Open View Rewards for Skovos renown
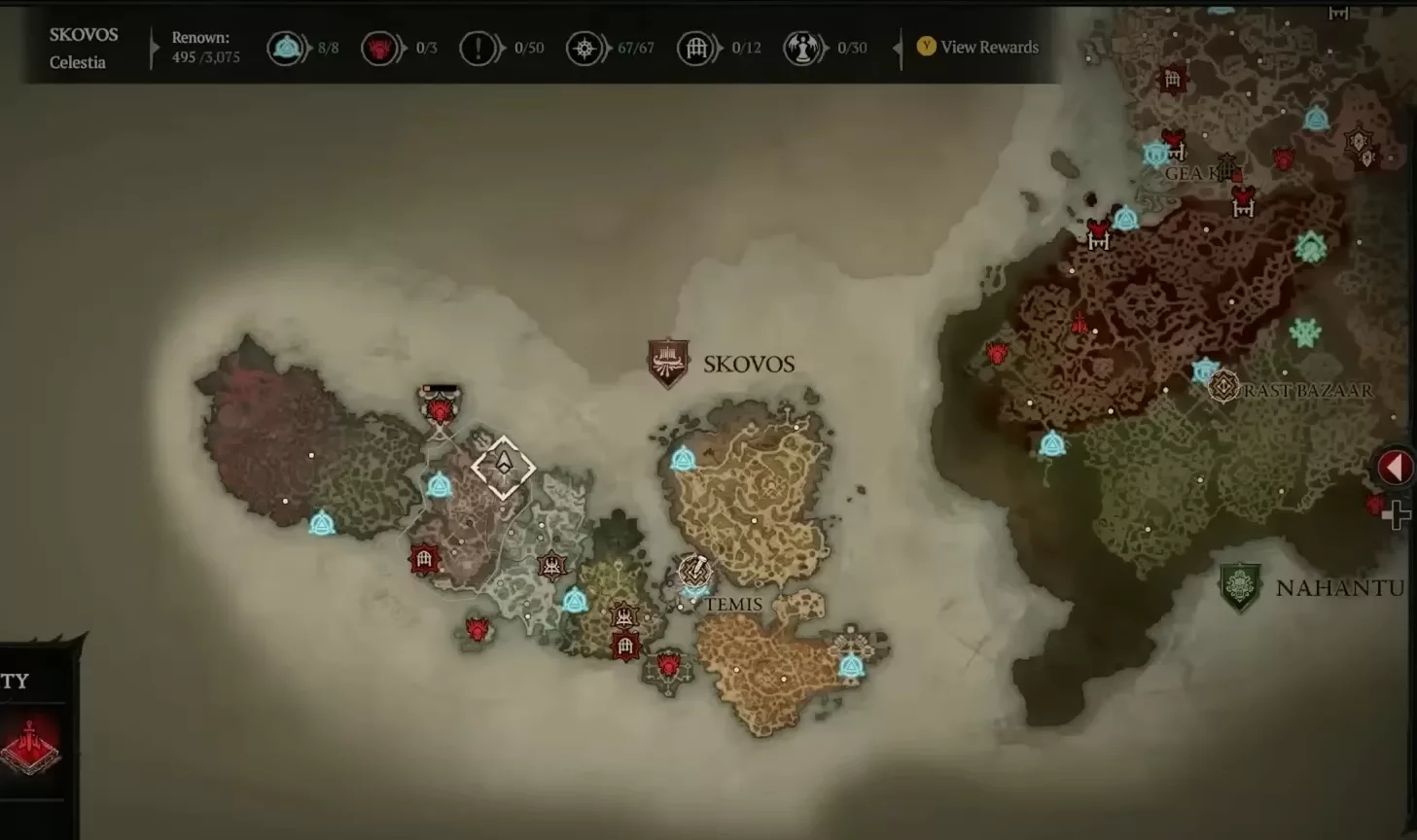This screenshot has height=840, width=1417. (x=979, y=47)
